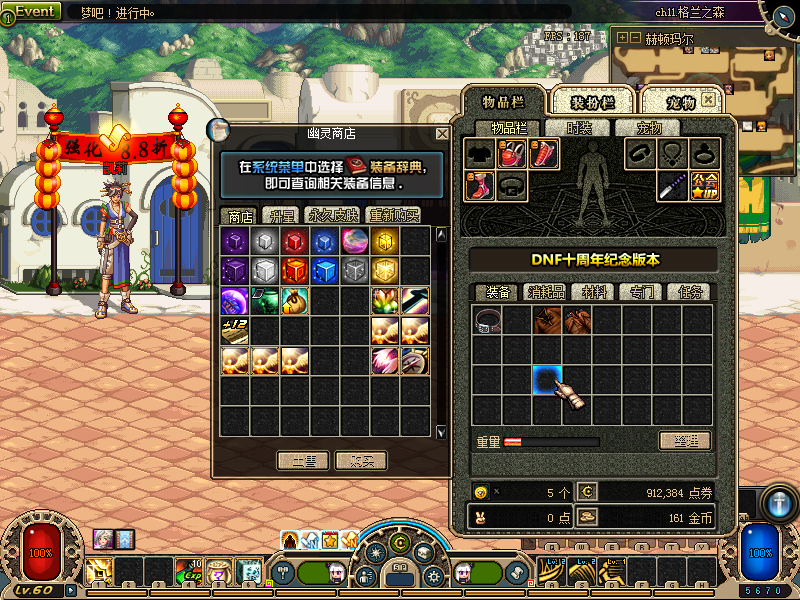This screenshot has width=800, height=600.
Task: Pick the +12 ticket shop item
Action: 235,330
